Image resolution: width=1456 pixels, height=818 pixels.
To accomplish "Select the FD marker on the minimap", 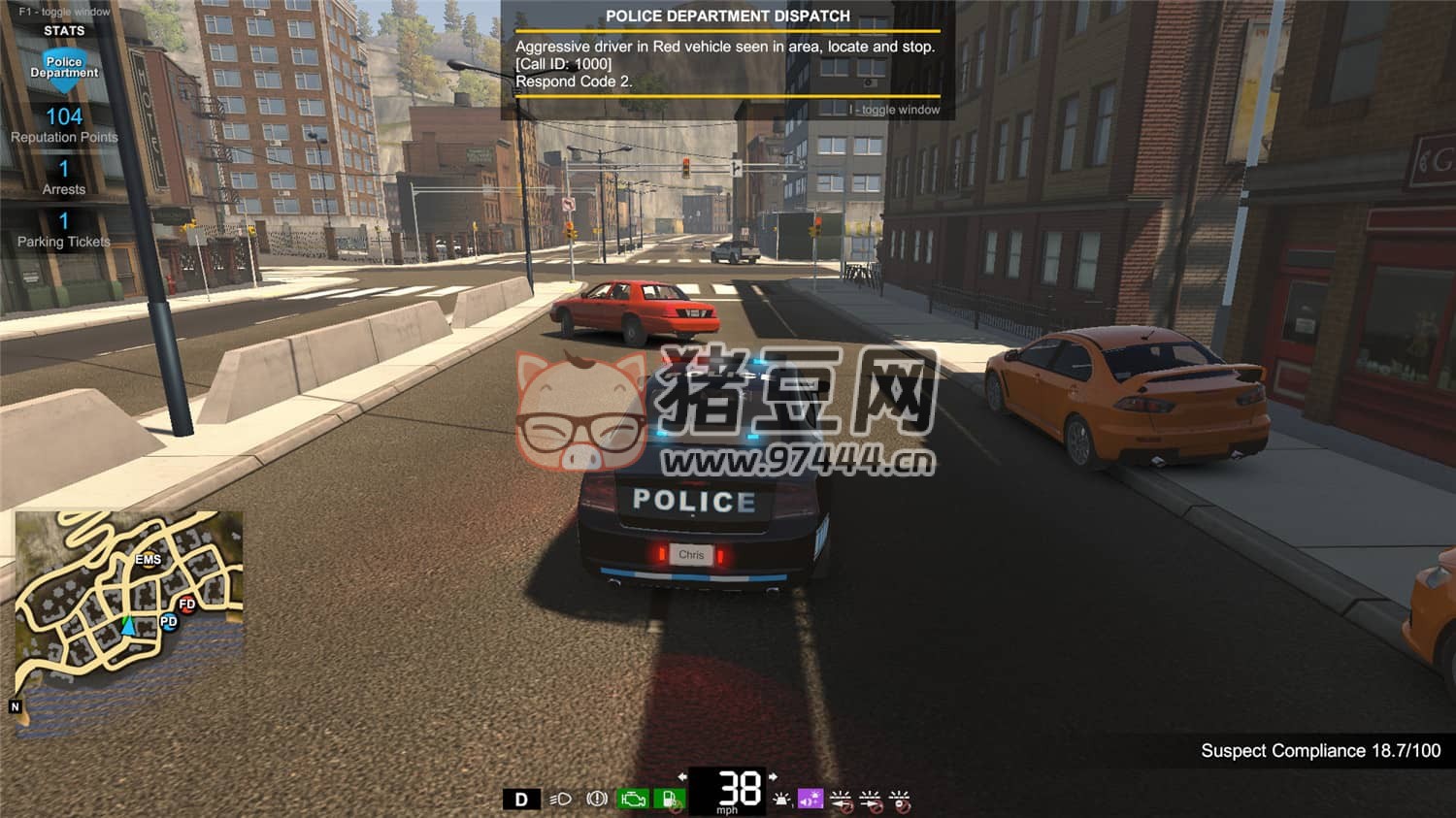I will pos(187,605).
